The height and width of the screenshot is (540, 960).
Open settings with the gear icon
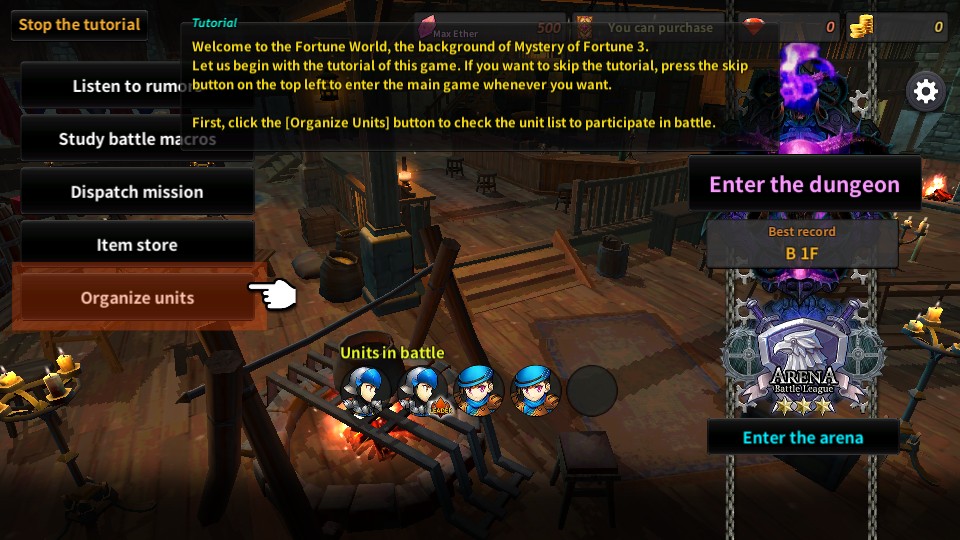point(926,92)
